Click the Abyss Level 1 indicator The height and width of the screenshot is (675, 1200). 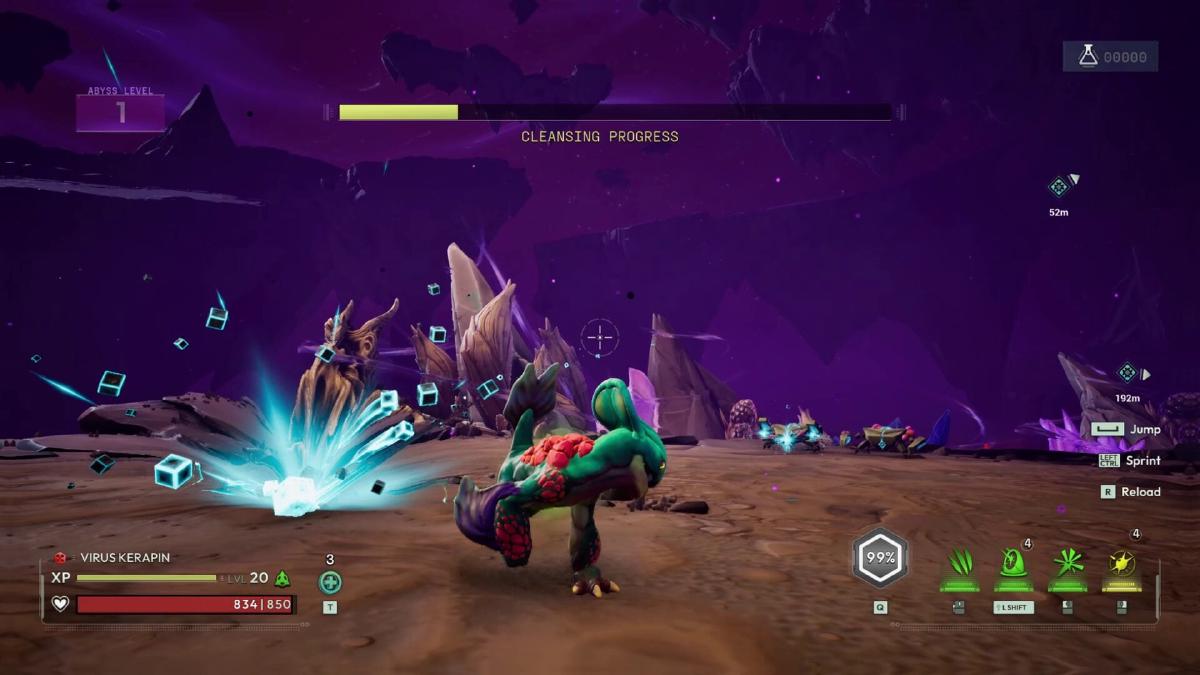(120, 112)
